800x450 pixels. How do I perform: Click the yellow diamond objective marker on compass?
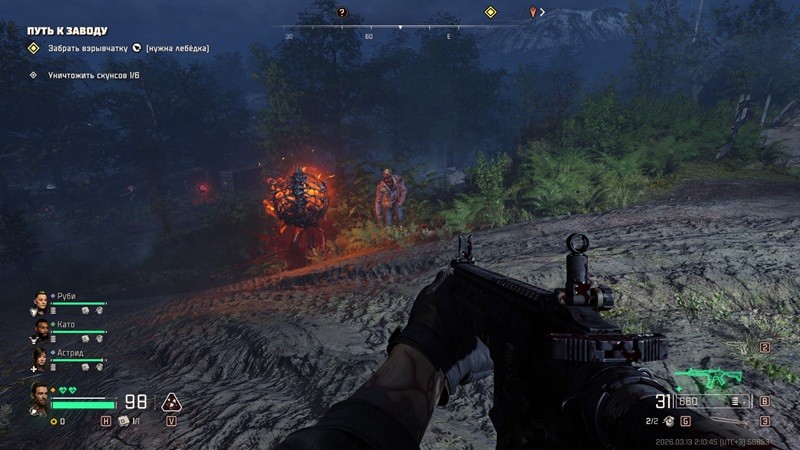[490, 12]
